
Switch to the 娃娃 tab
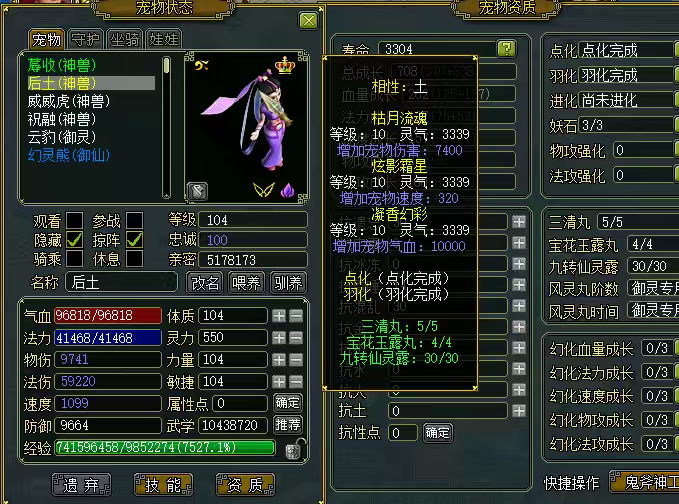coord(163,40)
